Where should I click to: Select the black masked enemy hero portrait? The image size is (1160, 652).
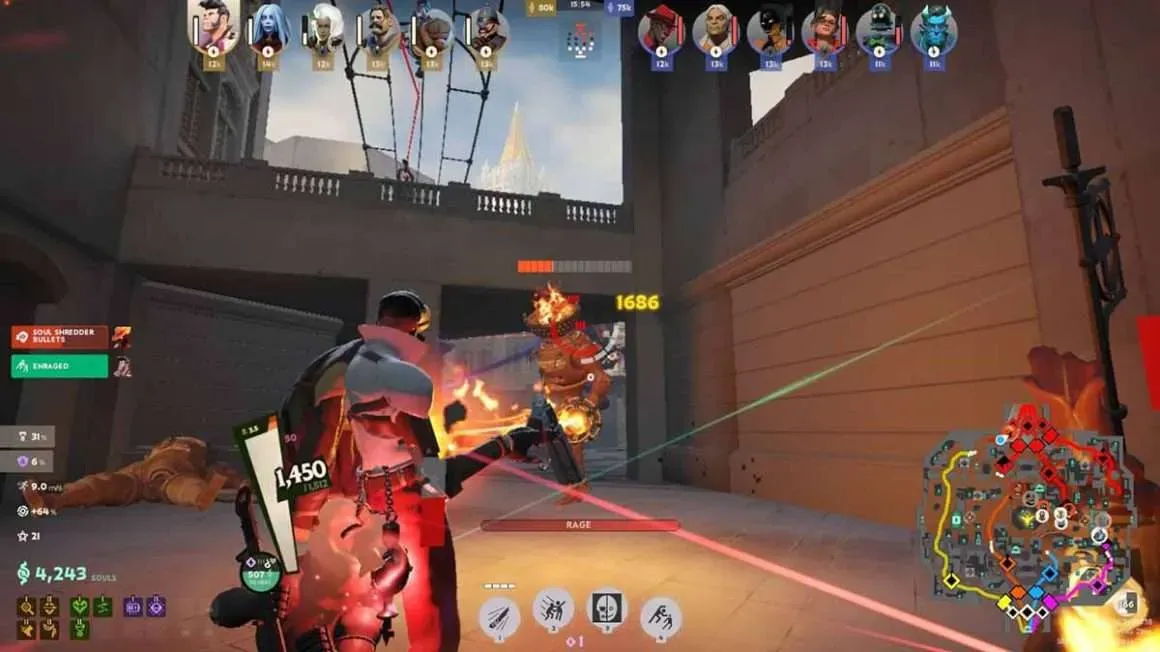(770, 30)
